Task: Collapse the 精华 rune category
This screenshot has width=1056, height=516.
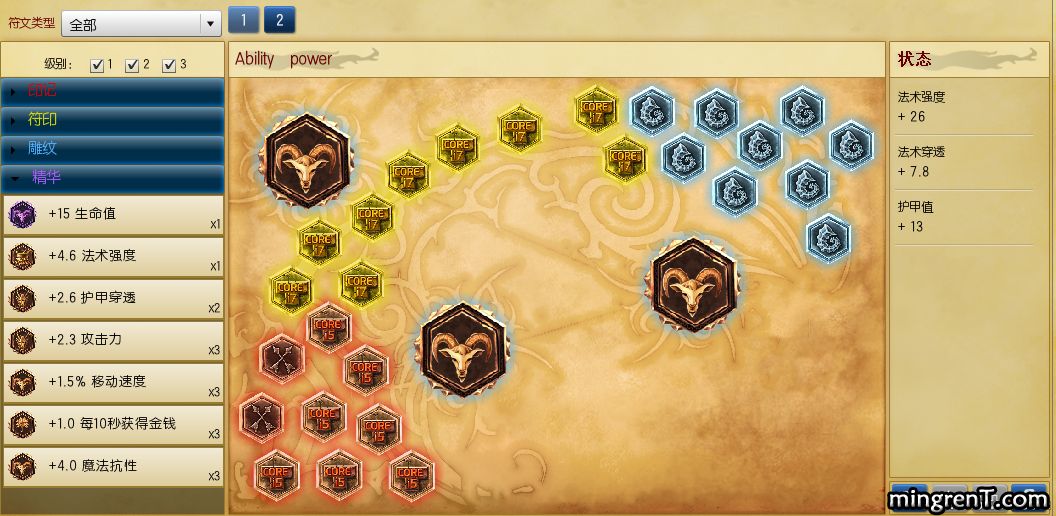Action: click(112, 178)
